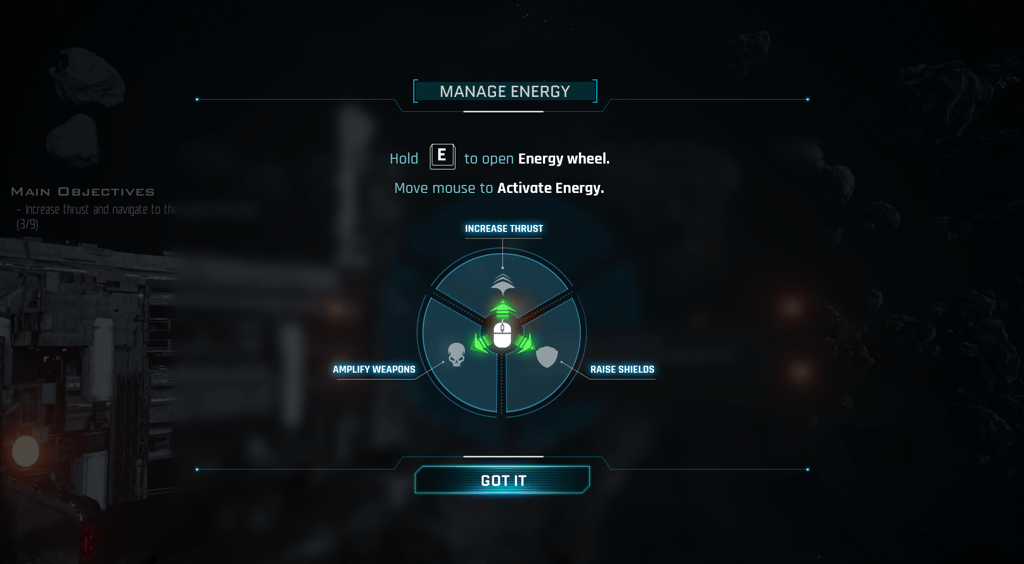Viewport: 1024px width, 564px height.
Task: Confirm the tutorial with GOT IT
Action: [x=503, y=481]
